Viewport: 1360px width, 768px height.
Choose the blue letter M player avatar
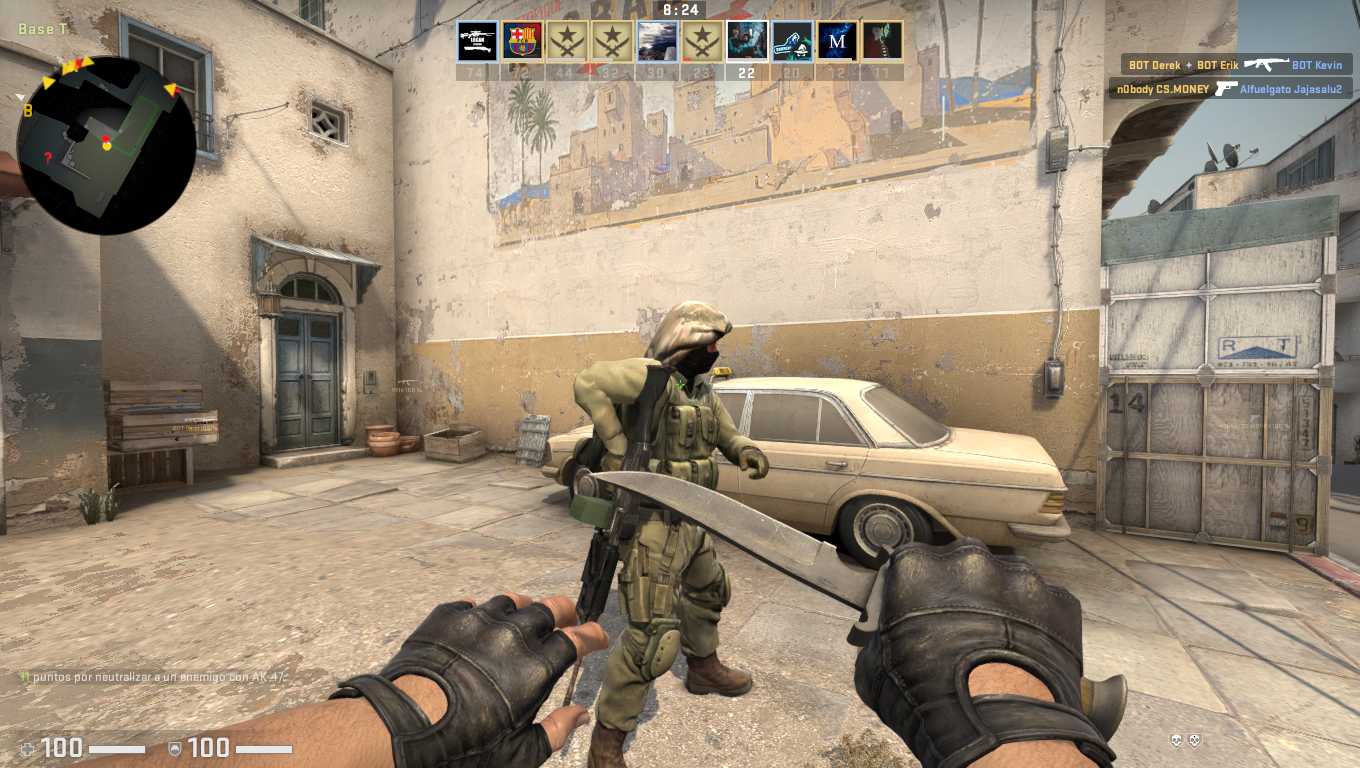coord(837,42)
